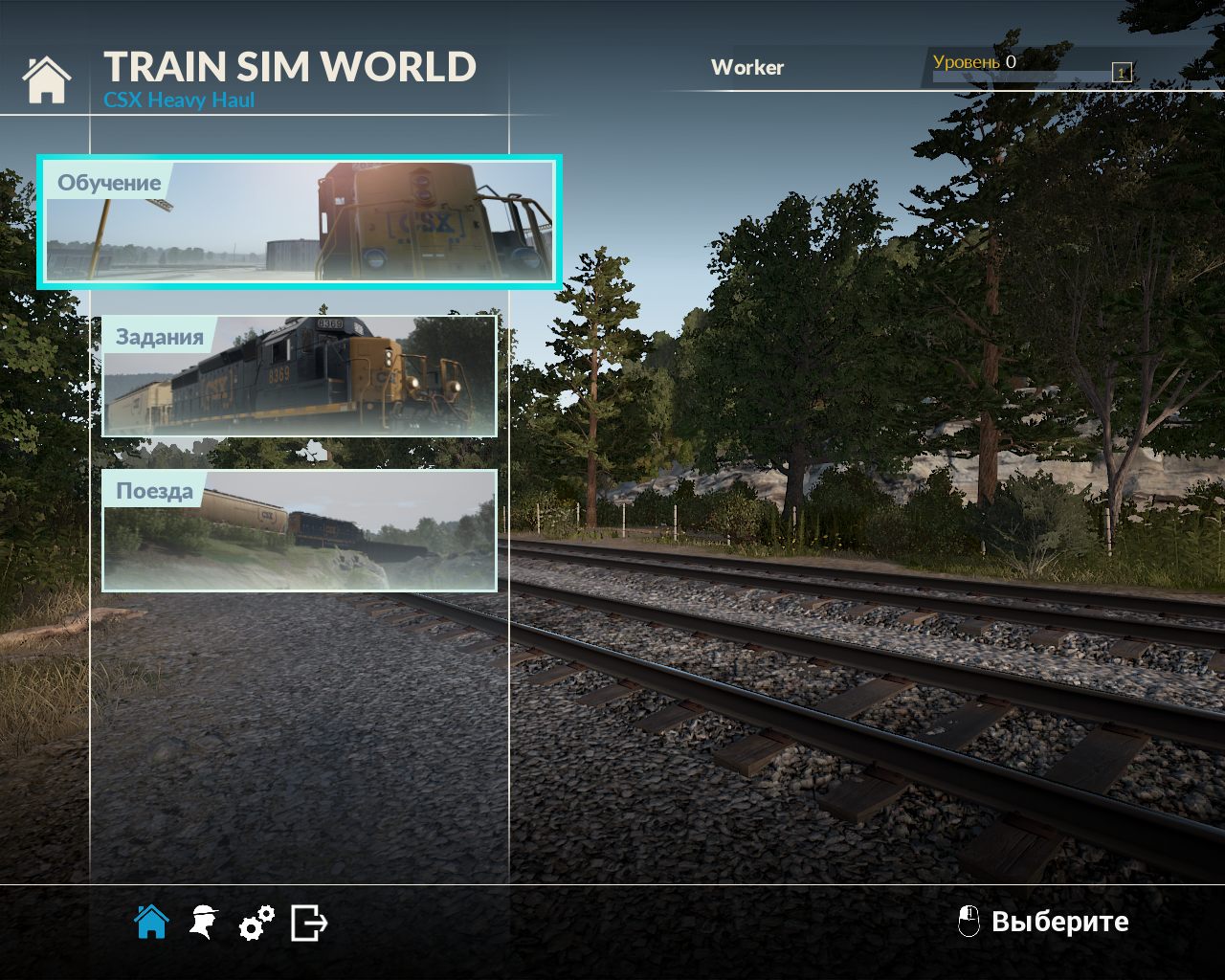Viewport: 1225px width, 980px height.
Task: Open the Обучение training mode
Action: [x=110, y=183]
